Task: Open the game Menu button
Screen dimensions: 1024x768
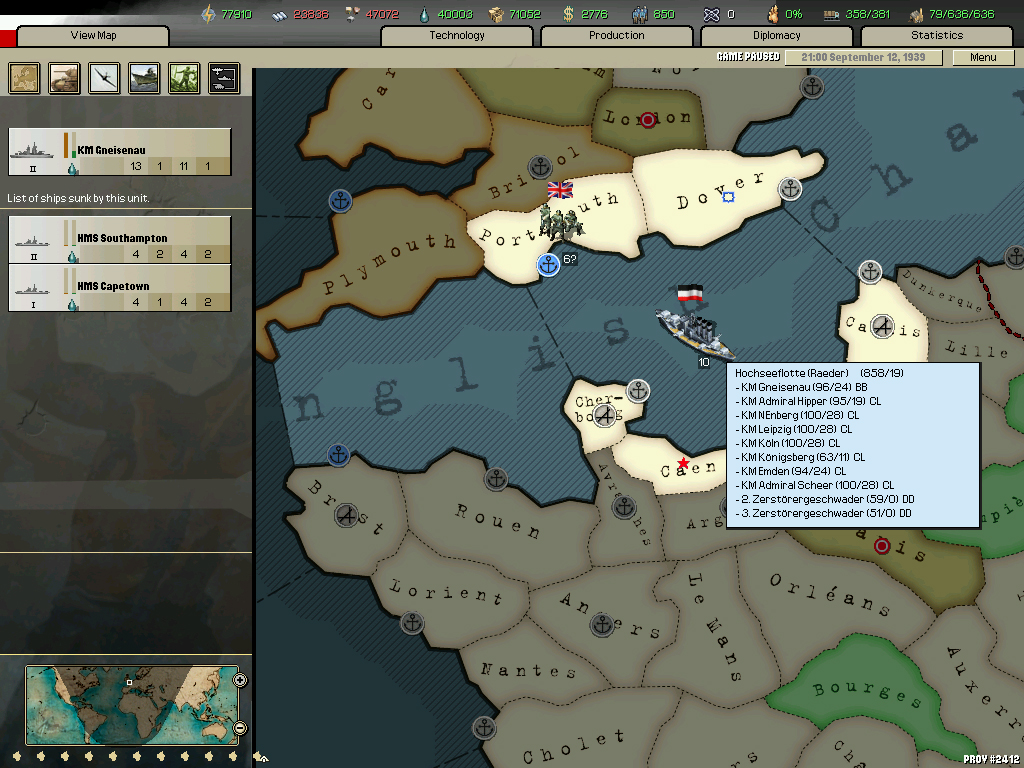Action: 983,57
